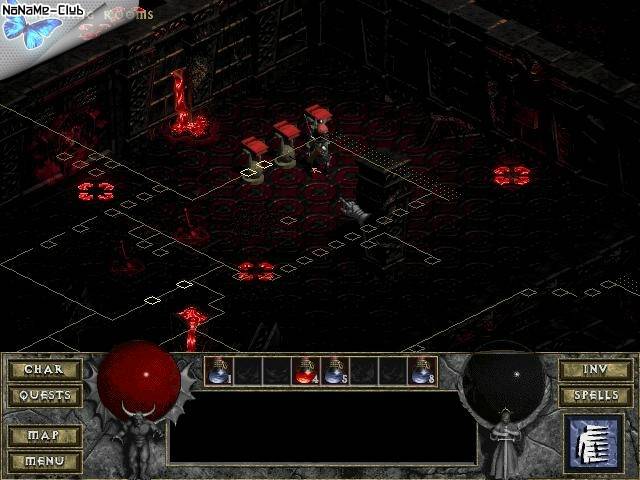Open the CHAR character sheet

tap(44, 370)
